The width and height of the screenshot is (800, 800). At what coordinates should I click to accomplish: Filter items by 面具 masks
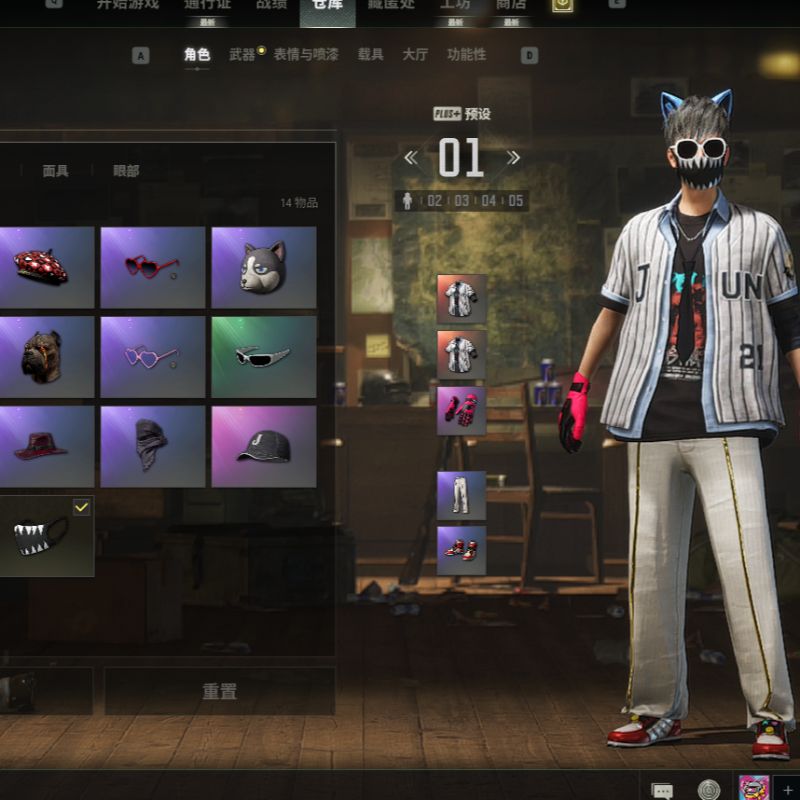(x=56, y=171)
